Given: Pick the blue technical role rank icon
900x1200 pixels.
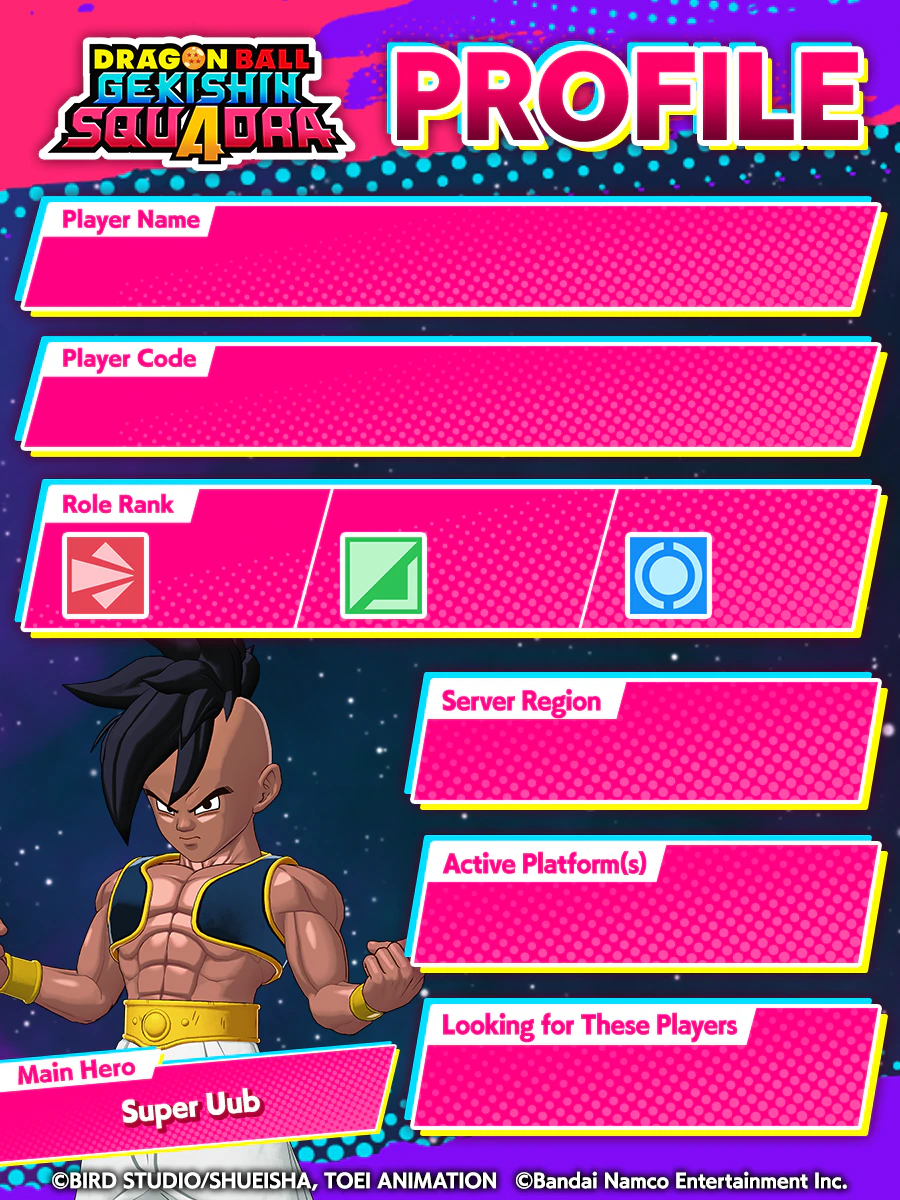Looking at the screenshot, I should pyautogui.click(x=668, y=575).
